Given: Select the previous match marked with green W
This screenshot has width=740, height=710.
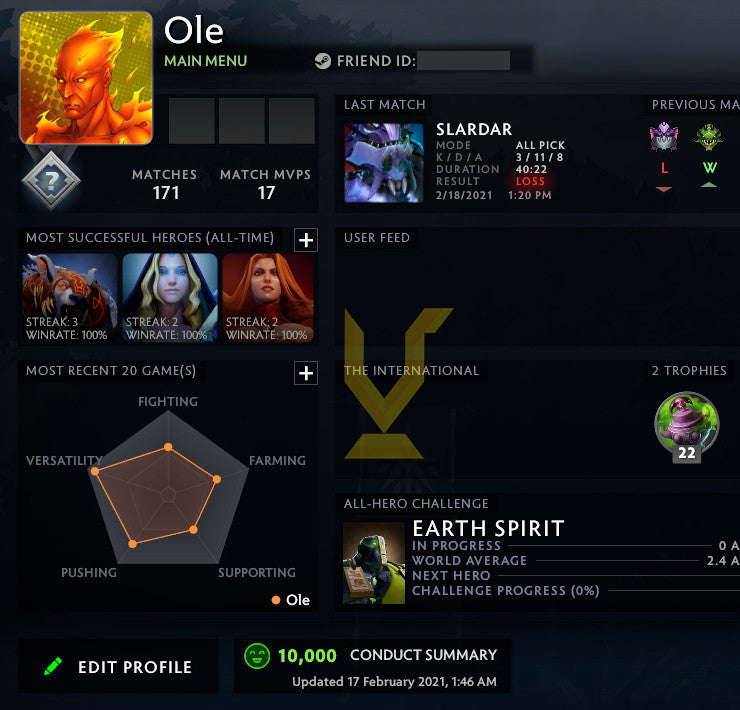Looking at the screenshot, I should click(x=708, y=138).
